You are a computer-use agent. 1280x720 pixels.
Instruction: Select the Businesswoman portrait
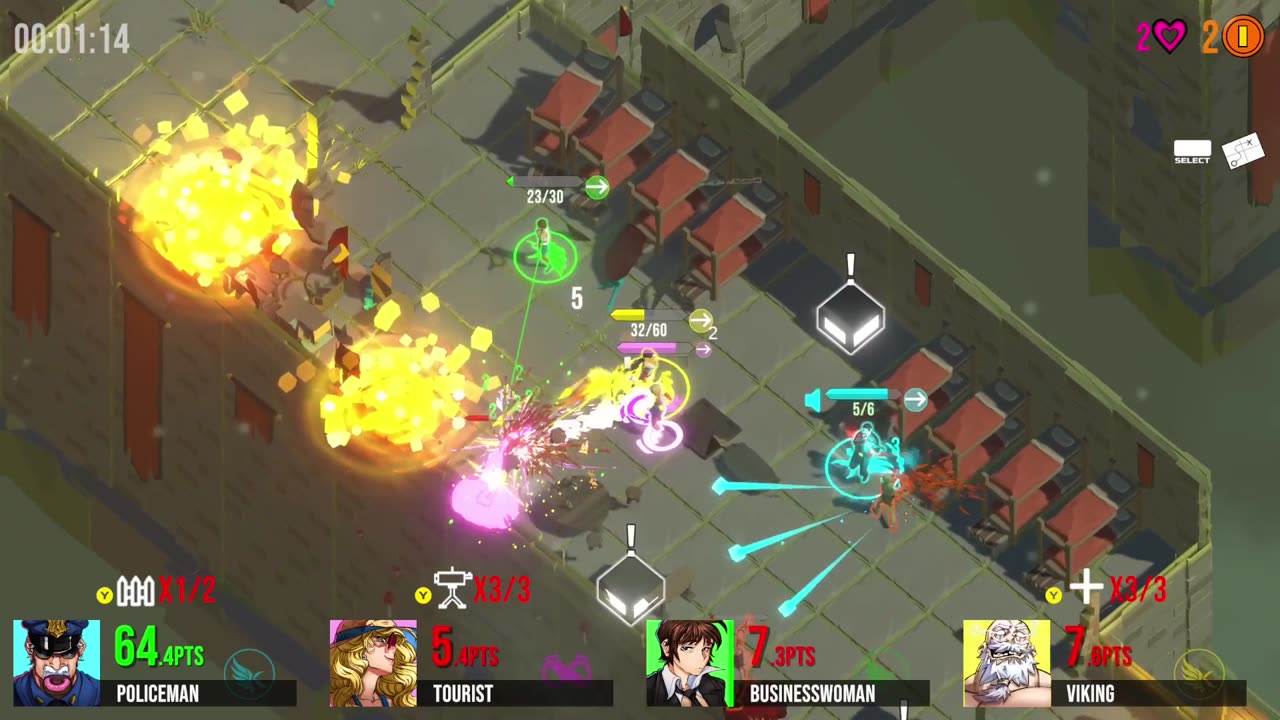coord(689,663)
